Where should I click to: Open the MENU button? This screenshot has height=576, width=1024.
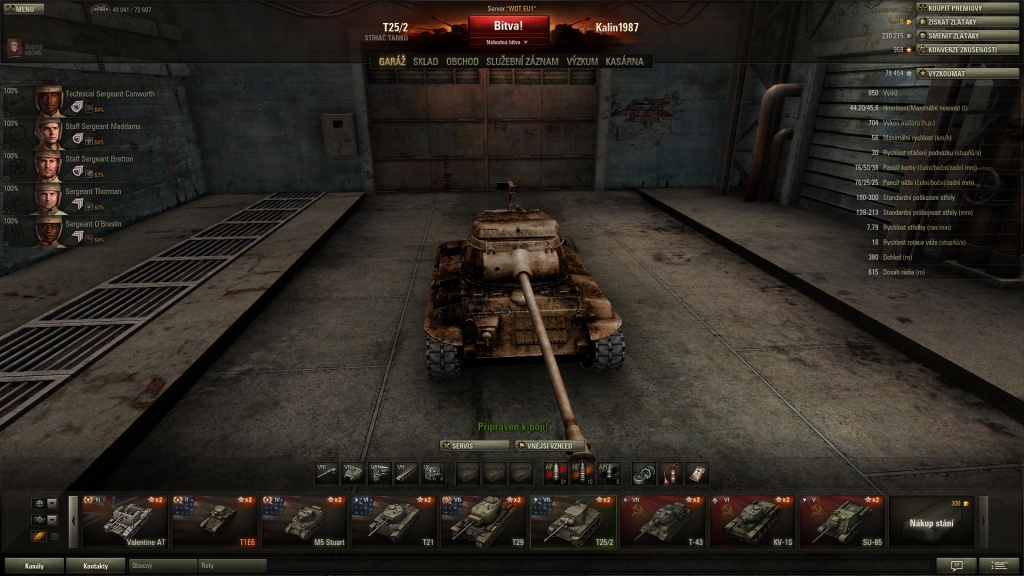click(22, 8)
